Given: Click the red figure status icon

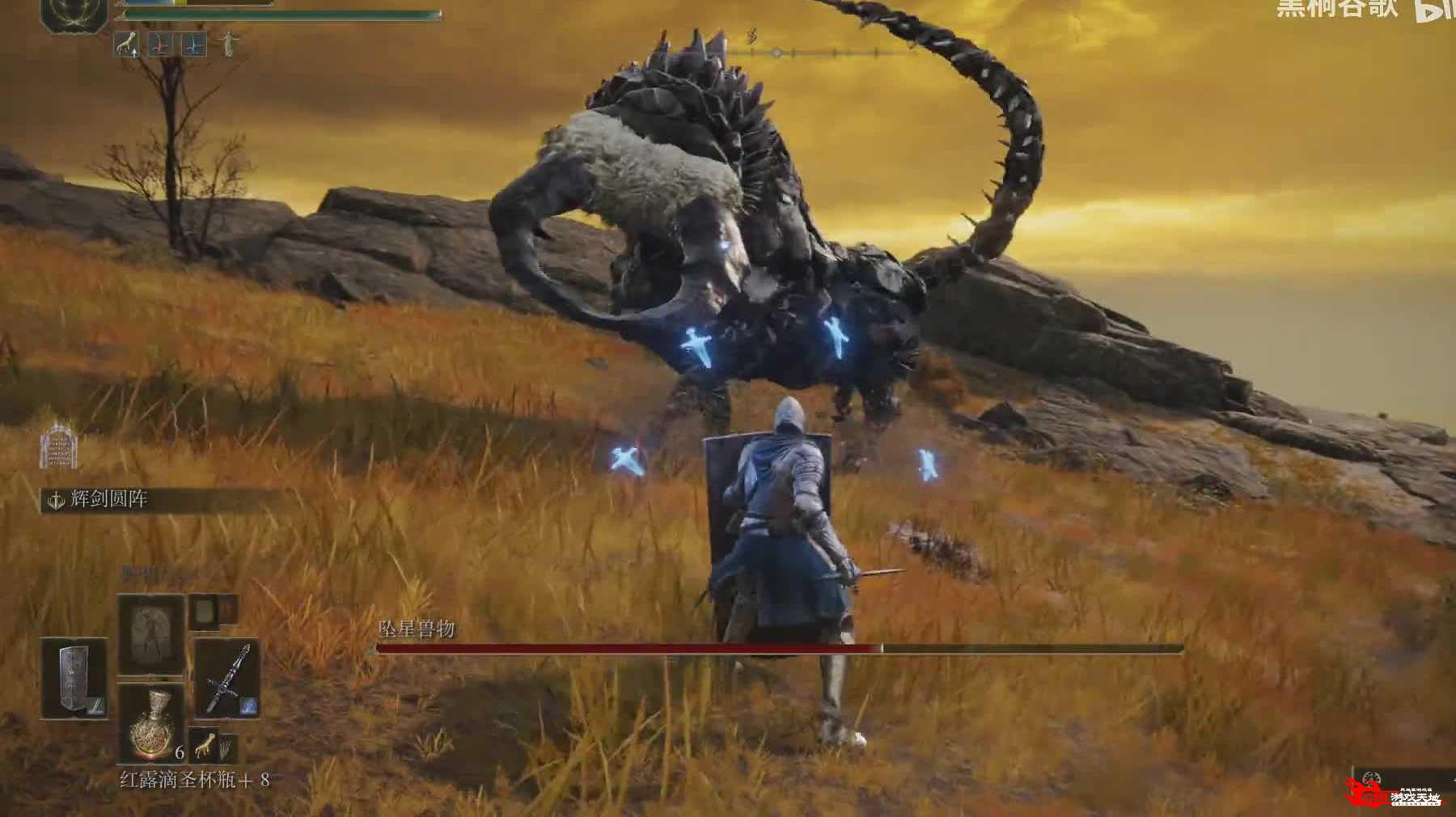Looking at the screenshot, I should point(159,44).
